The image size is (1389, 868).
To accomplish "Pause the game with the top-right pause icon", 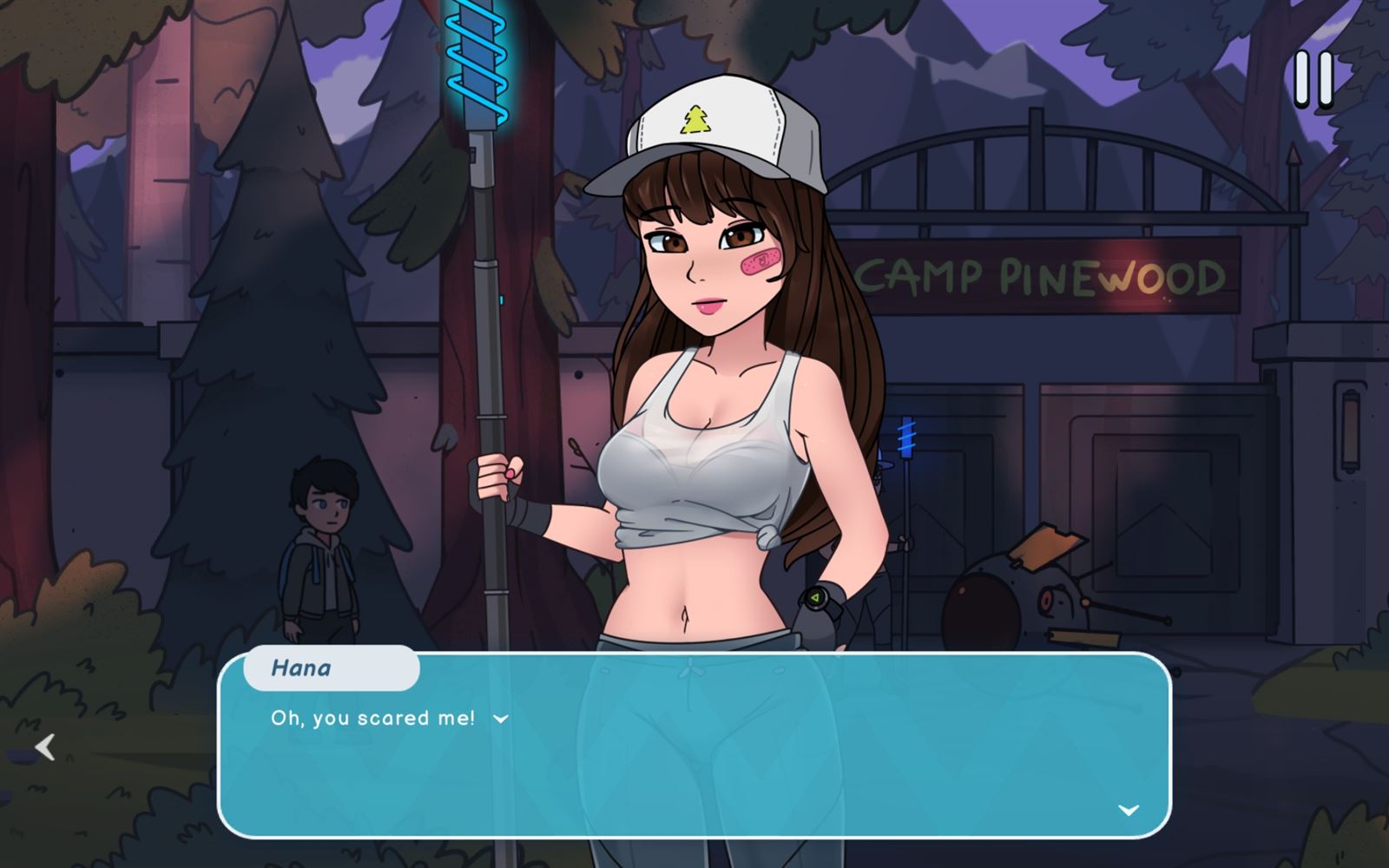I will point(1313,80).
